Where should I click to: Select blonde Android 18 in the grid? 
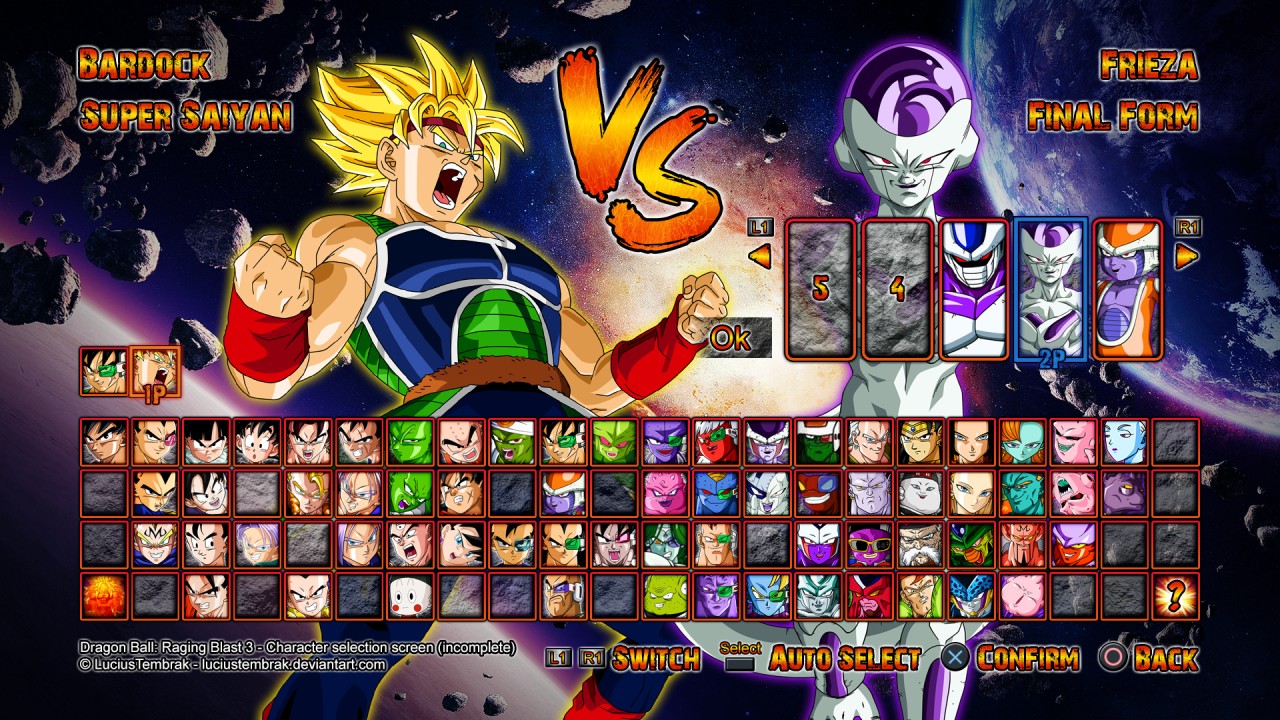(x=971, y=493)
